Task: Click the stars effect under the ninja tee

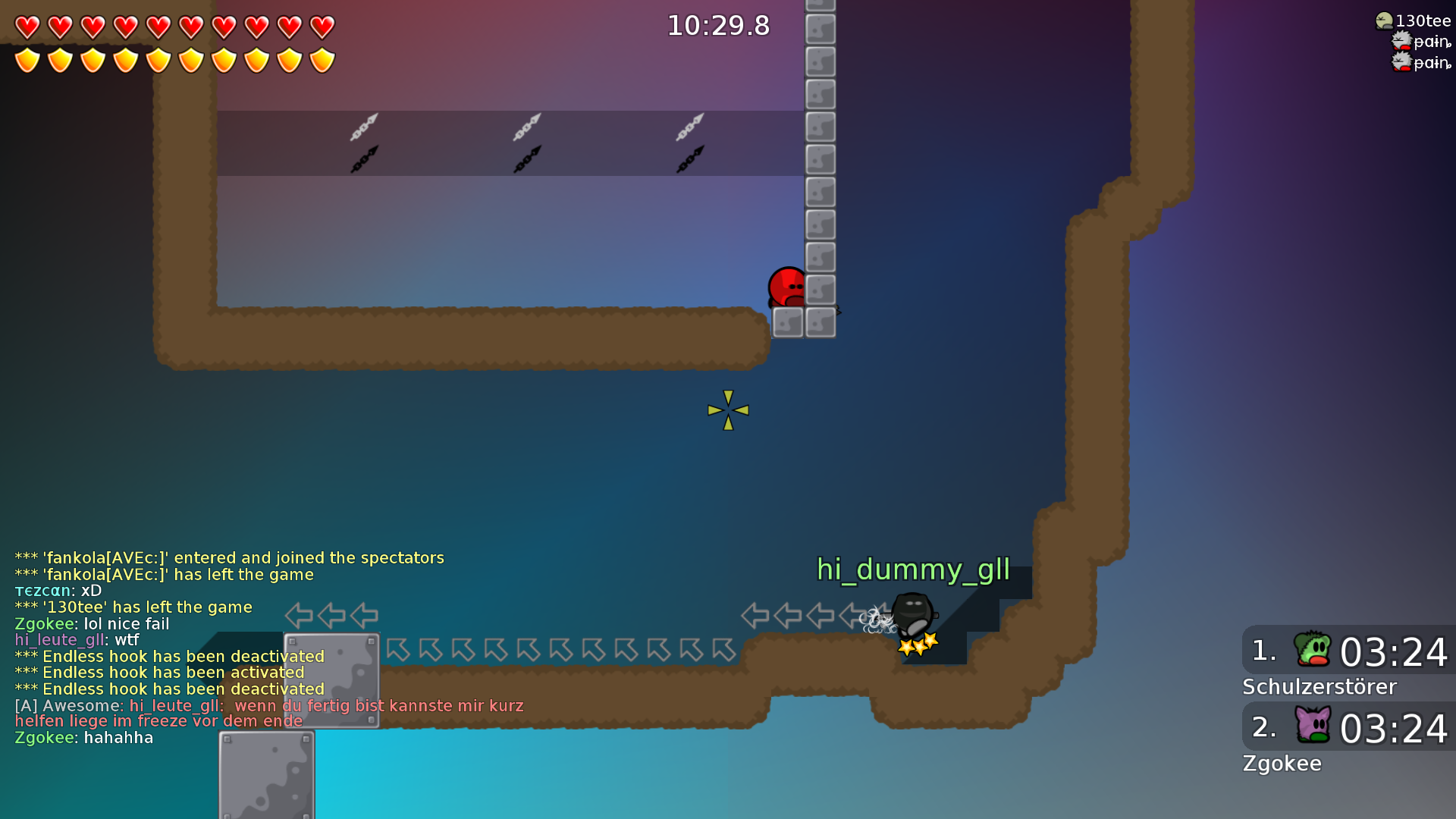Action: point(916,645)
